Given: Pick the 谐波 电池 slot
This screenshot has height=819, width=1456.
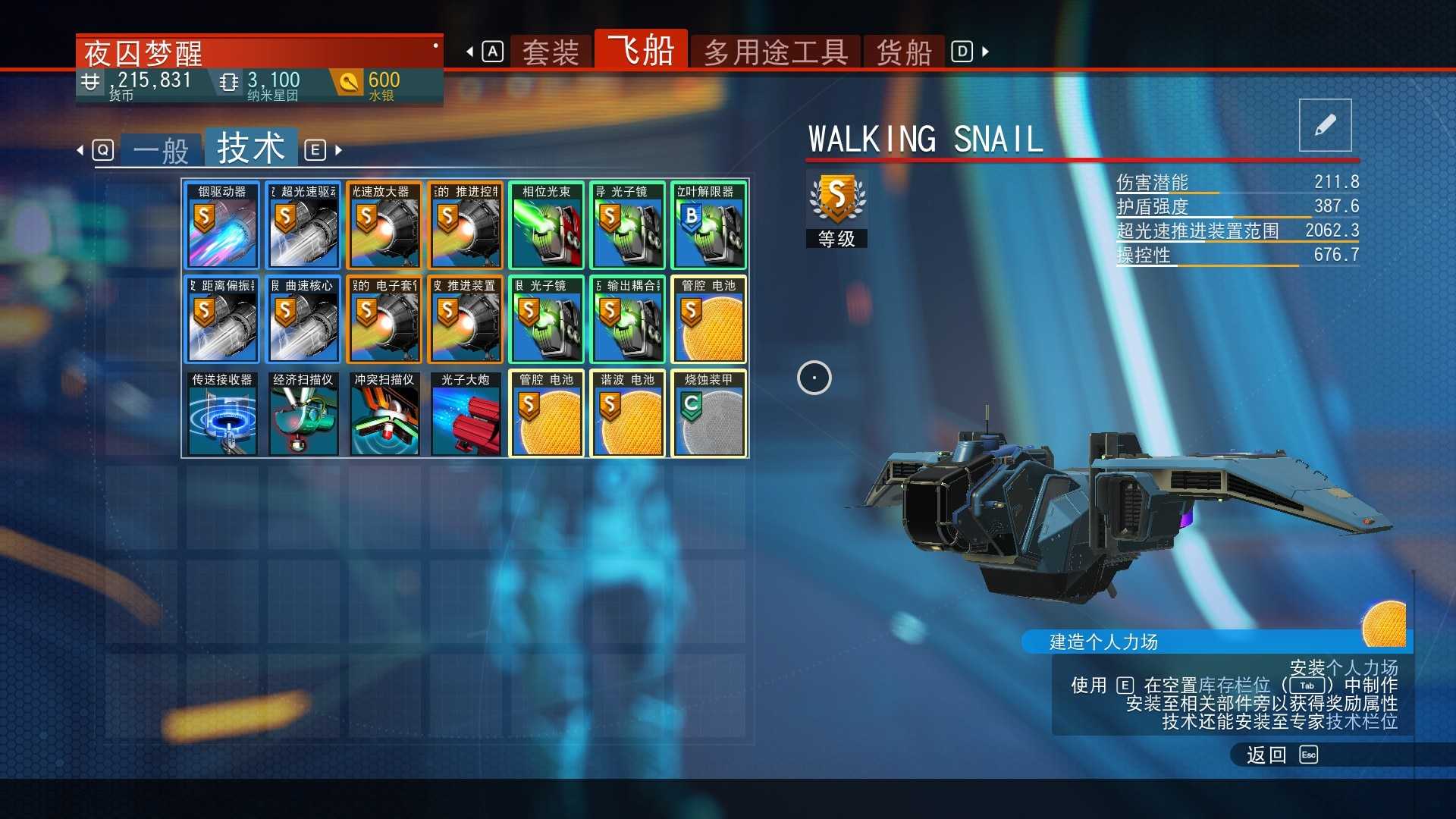Looking at the screenshot, I should [628, 413].
